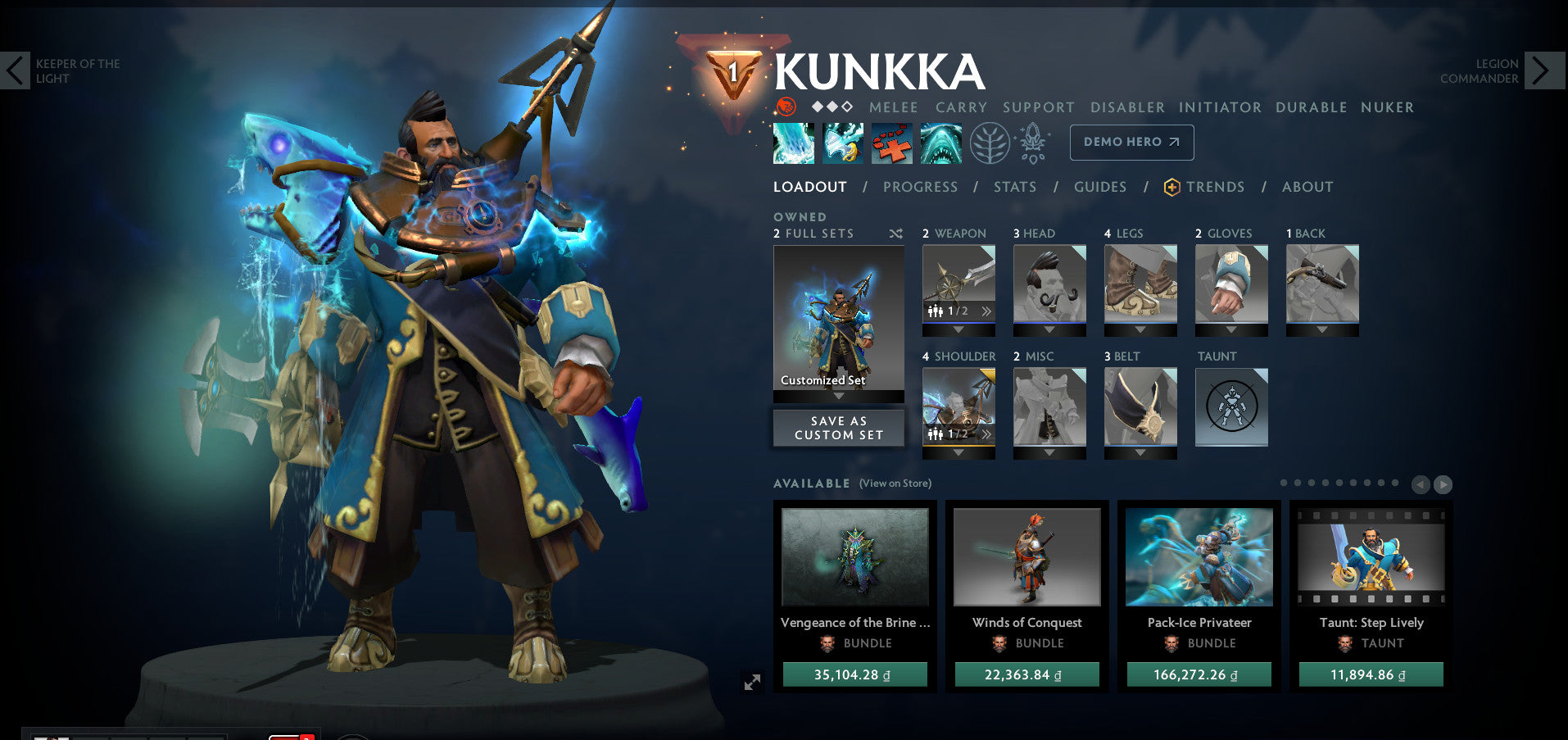Select the Pack-Ice Privateer bundle thumbnail

pos(1199,556)
